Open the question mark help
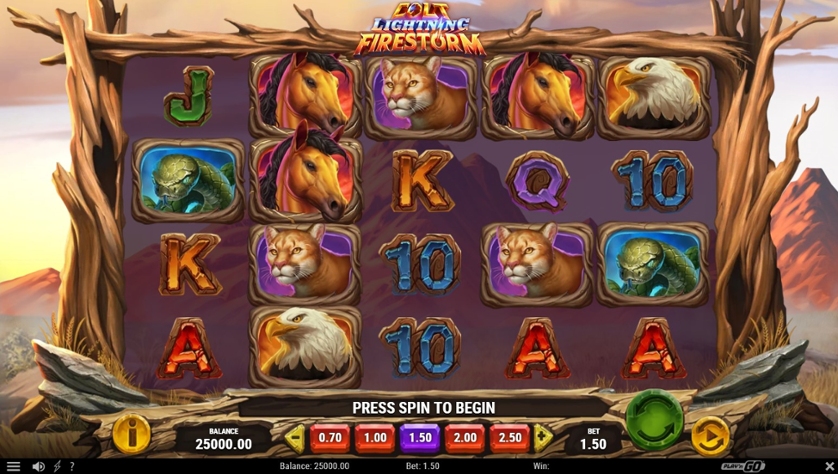This screenshot has height=474, width=838. pyautogui.click(x=71, y=466)
